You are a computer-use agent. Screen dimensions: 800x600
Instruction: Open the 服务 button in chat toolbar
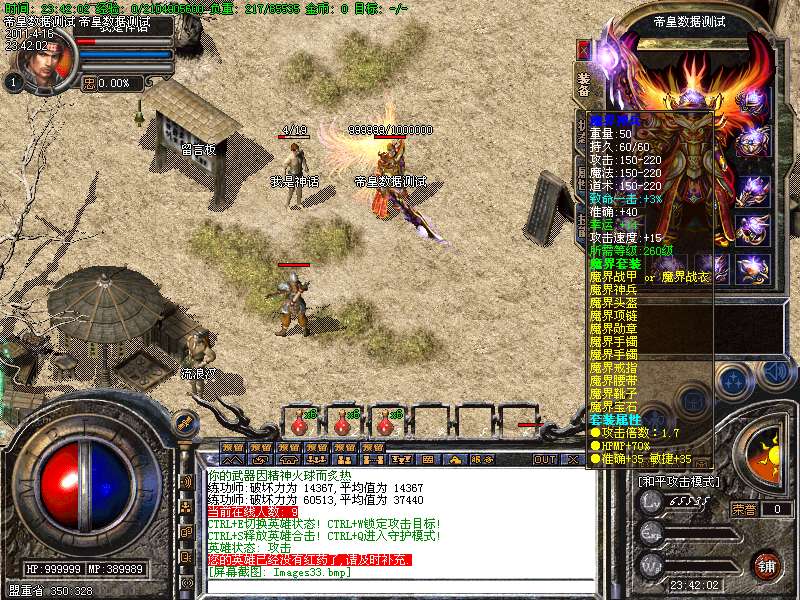tap(485, 459)
